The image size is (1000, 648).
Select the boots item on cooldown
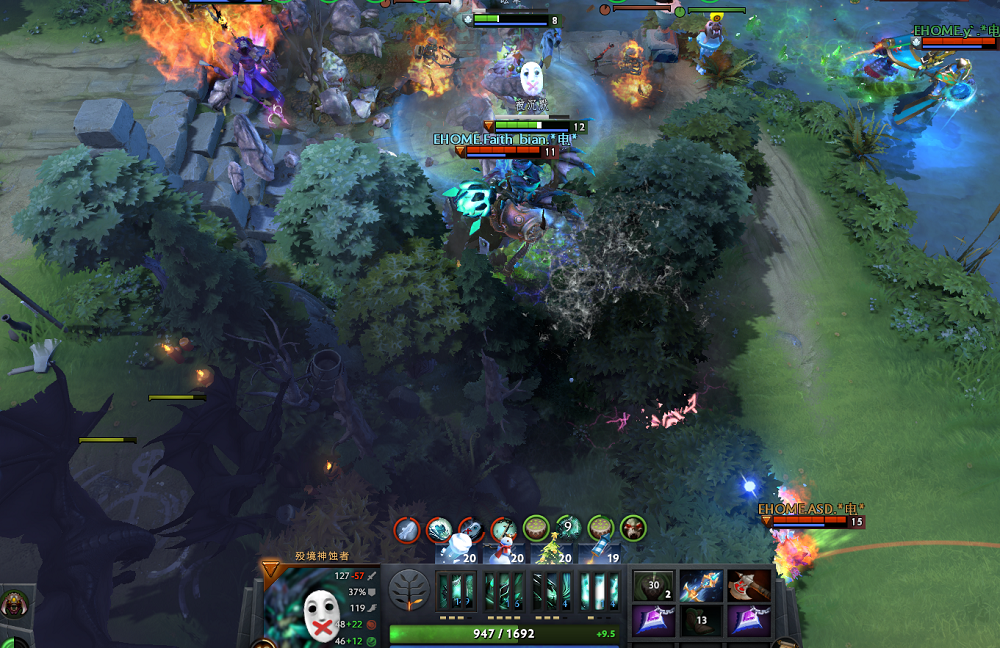tap(701, 621)
